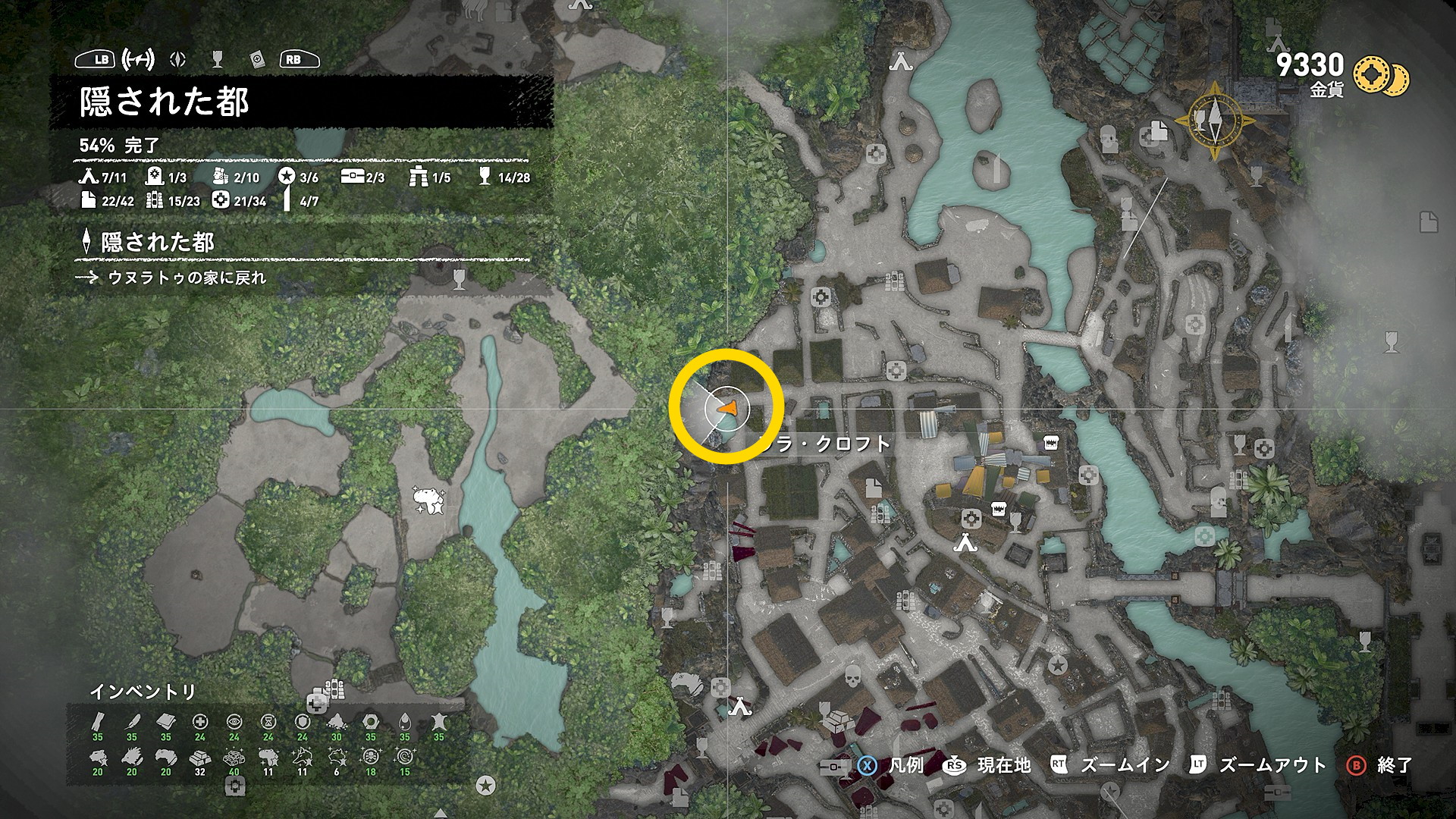Select the gold compass objective marker

[x=1215, y=121]
